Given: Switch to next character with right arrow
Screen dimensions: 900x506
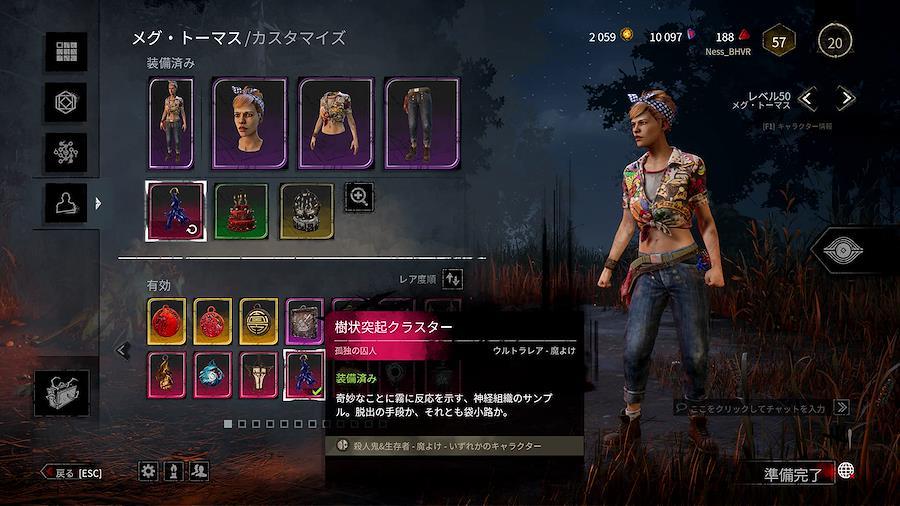Looking at the screenshot, I should tap(846, 98).
